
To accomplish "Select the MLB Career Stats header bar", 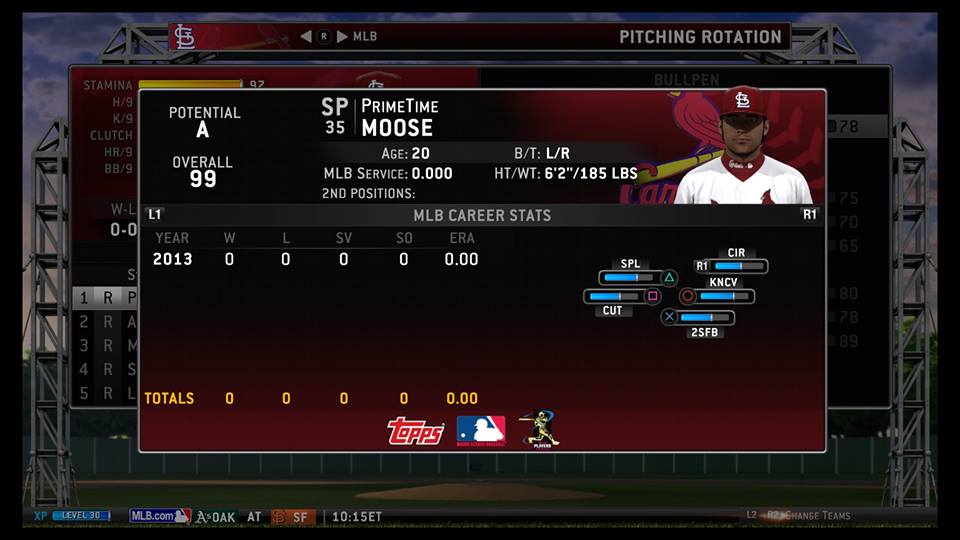I will click(x=481, y=215).
